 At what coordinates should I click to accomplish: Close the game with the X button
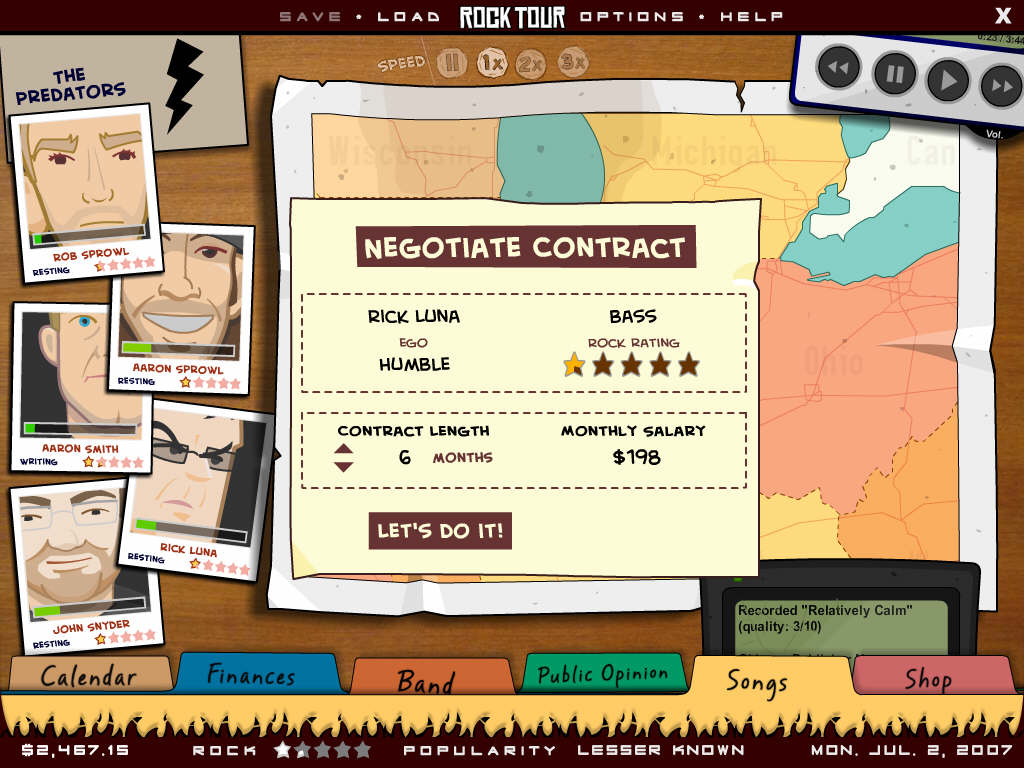coord(1003,15)
